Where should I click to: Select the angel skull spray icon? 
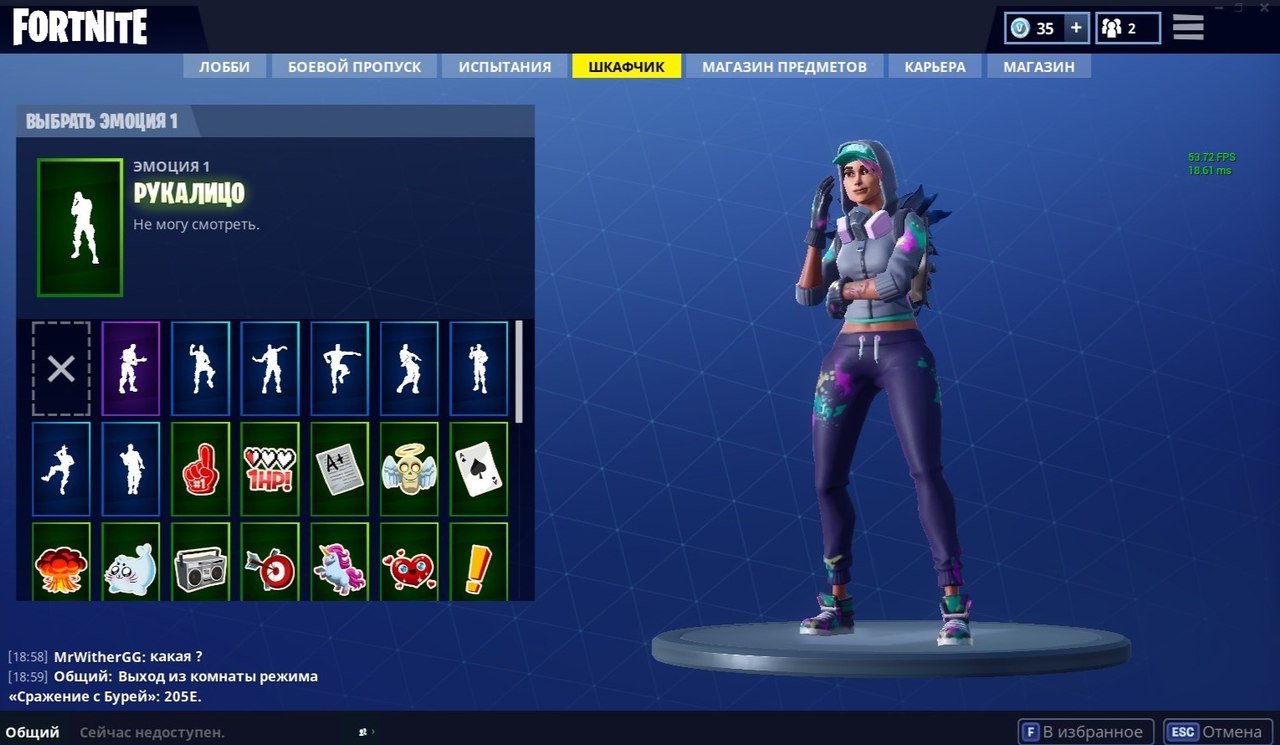click(409, 470)
